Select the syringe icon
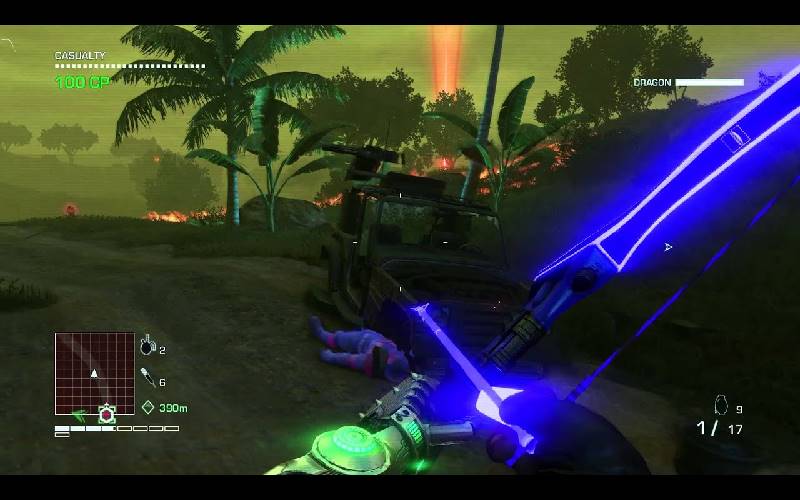800x500 pixels. (147, 378)
